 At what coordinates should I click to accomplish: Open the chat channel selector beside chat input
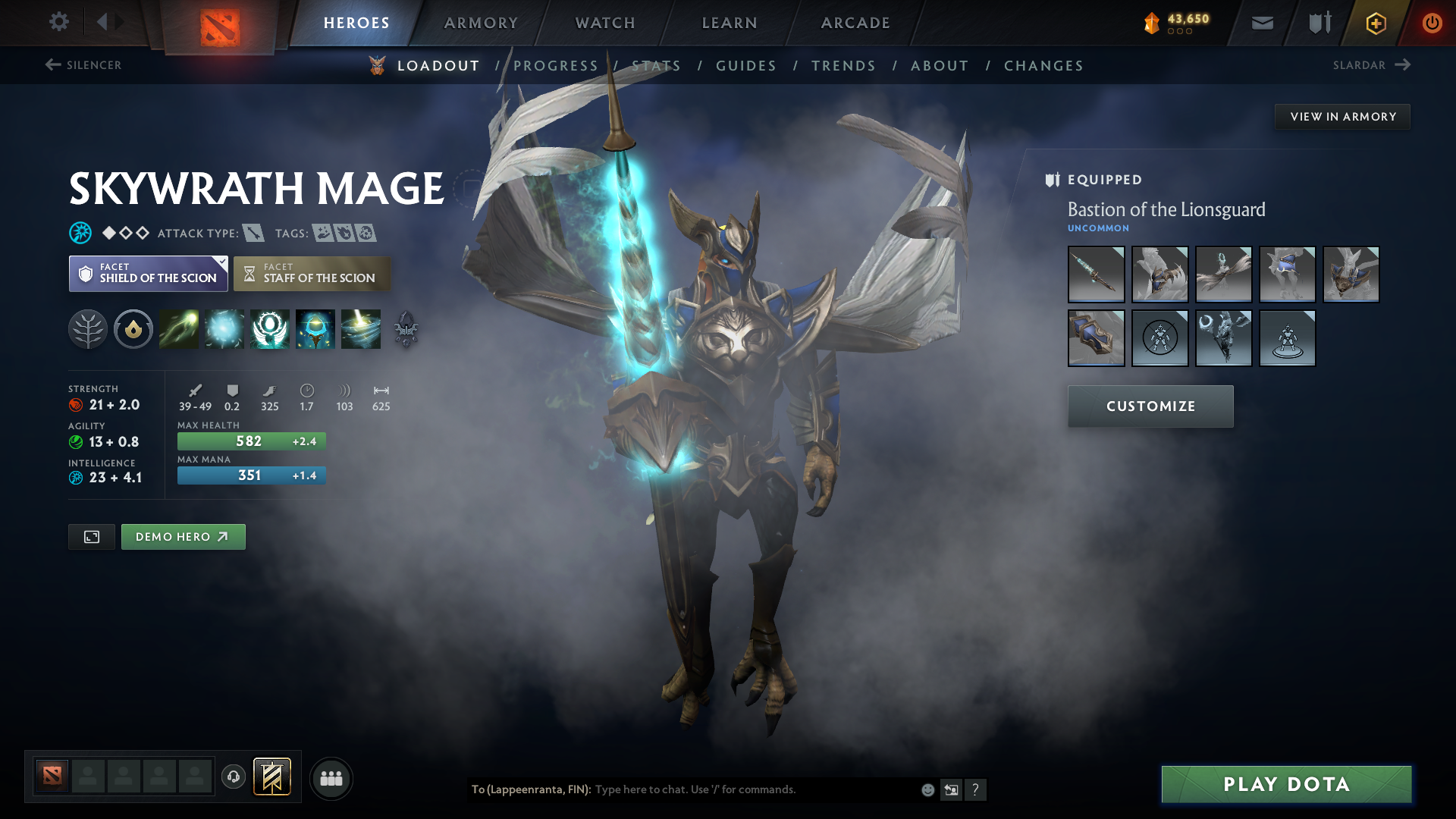tap(952, 789)
